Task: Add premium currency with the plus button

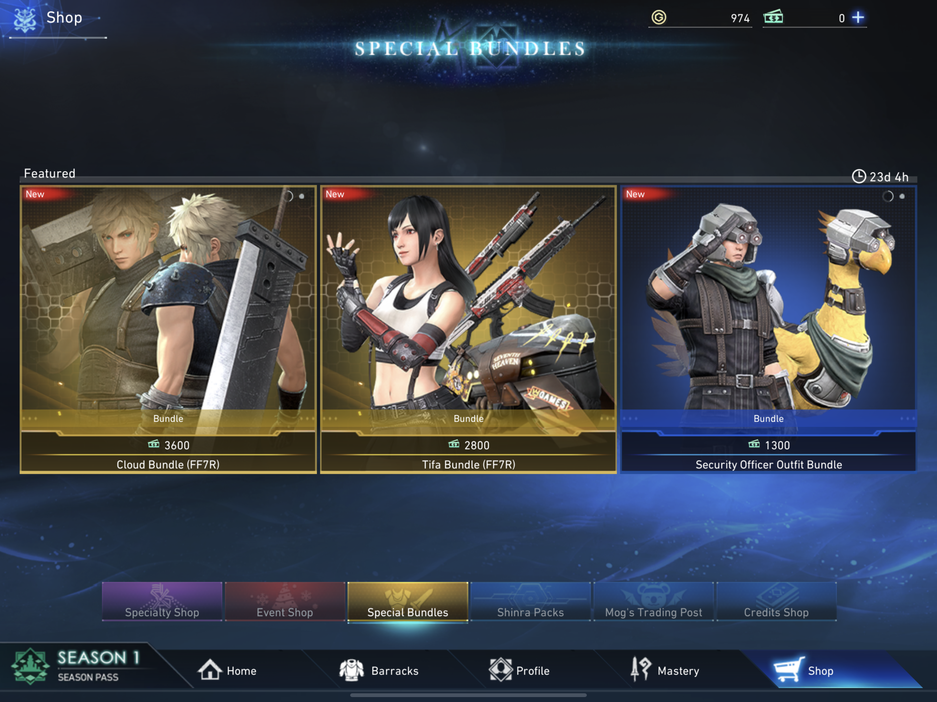Action: tap(858, 17)
